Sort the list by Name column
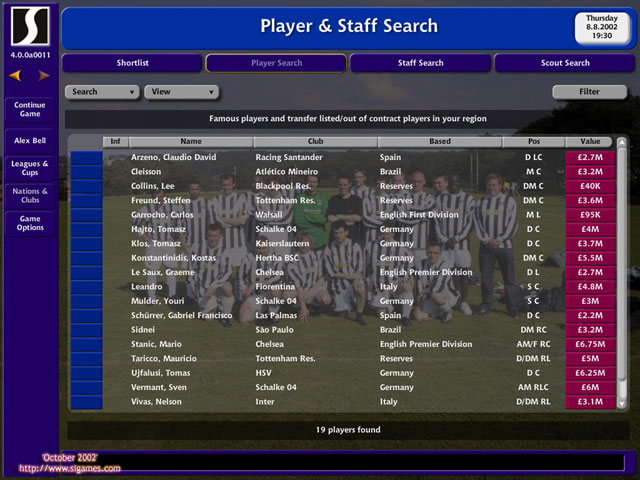Screen dimensions: 640x480 191,142
